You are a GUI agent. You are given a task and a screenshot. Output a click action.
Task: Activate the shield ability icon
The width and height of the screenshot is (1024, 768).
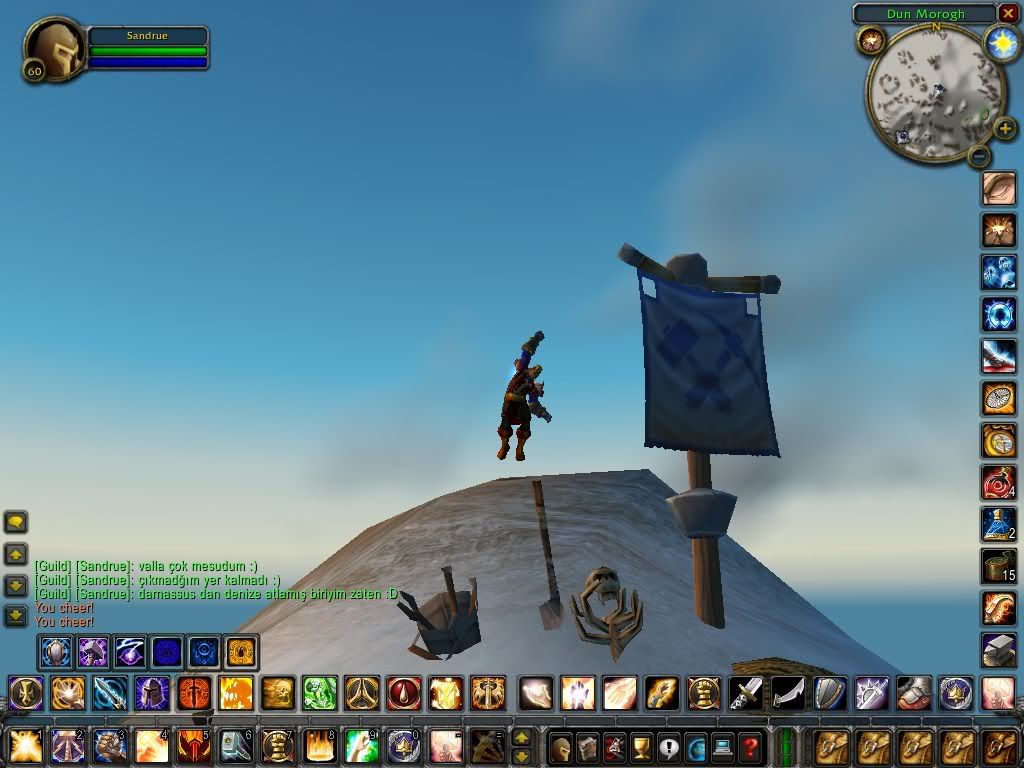click(830, 692)
